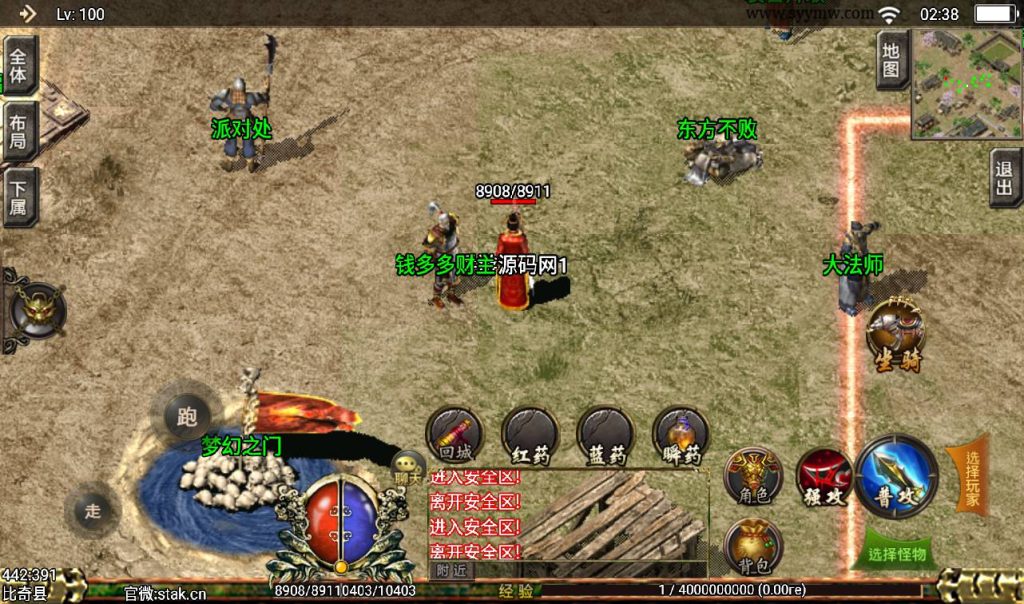Image resolution: width=1024 pixels, height=604 pixels.
Task: Use the 回城 return scroll
Action: 455,435
